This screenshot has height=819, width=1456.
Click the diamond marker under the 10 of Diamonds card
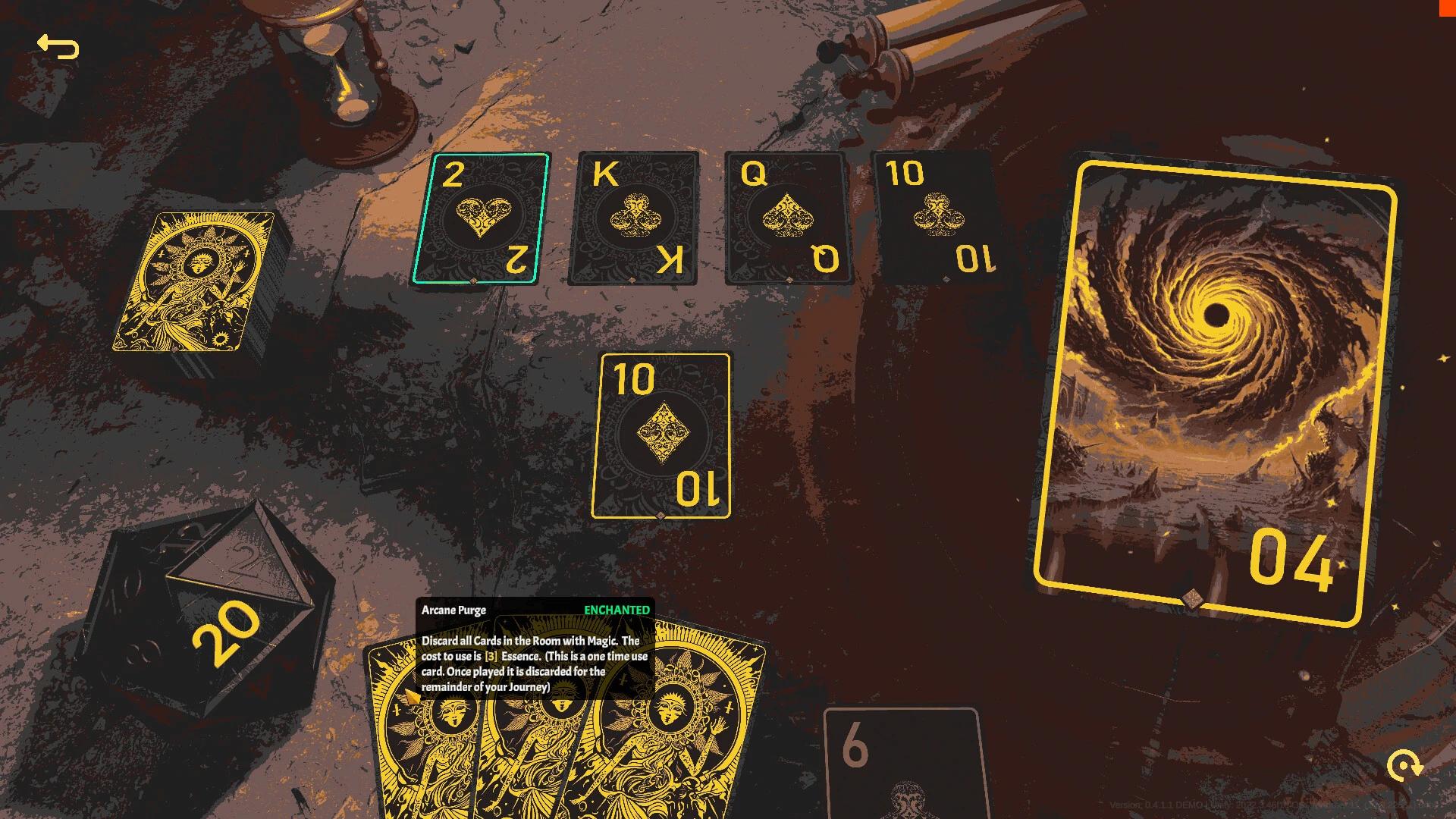click(x=661, y=515)
